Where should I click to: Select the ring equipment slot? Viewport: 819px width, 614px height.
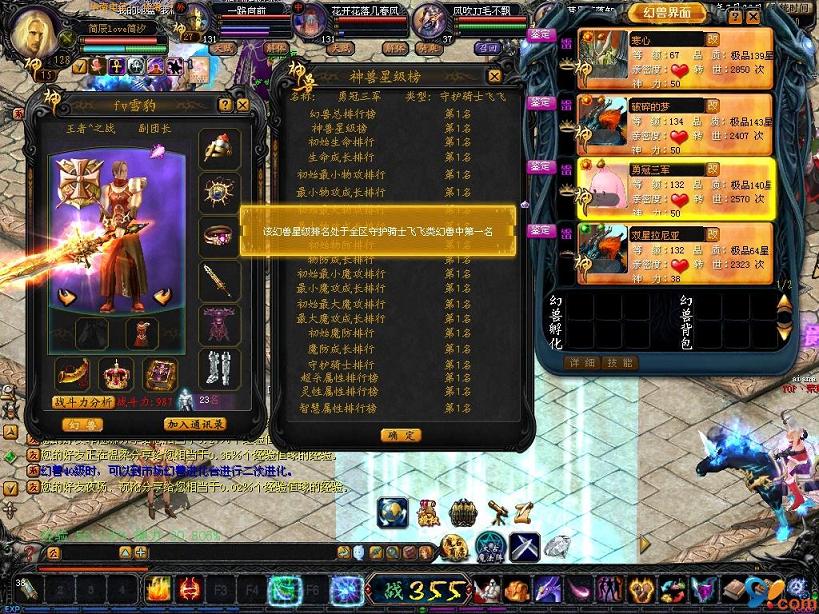click(x=217, y=236)
